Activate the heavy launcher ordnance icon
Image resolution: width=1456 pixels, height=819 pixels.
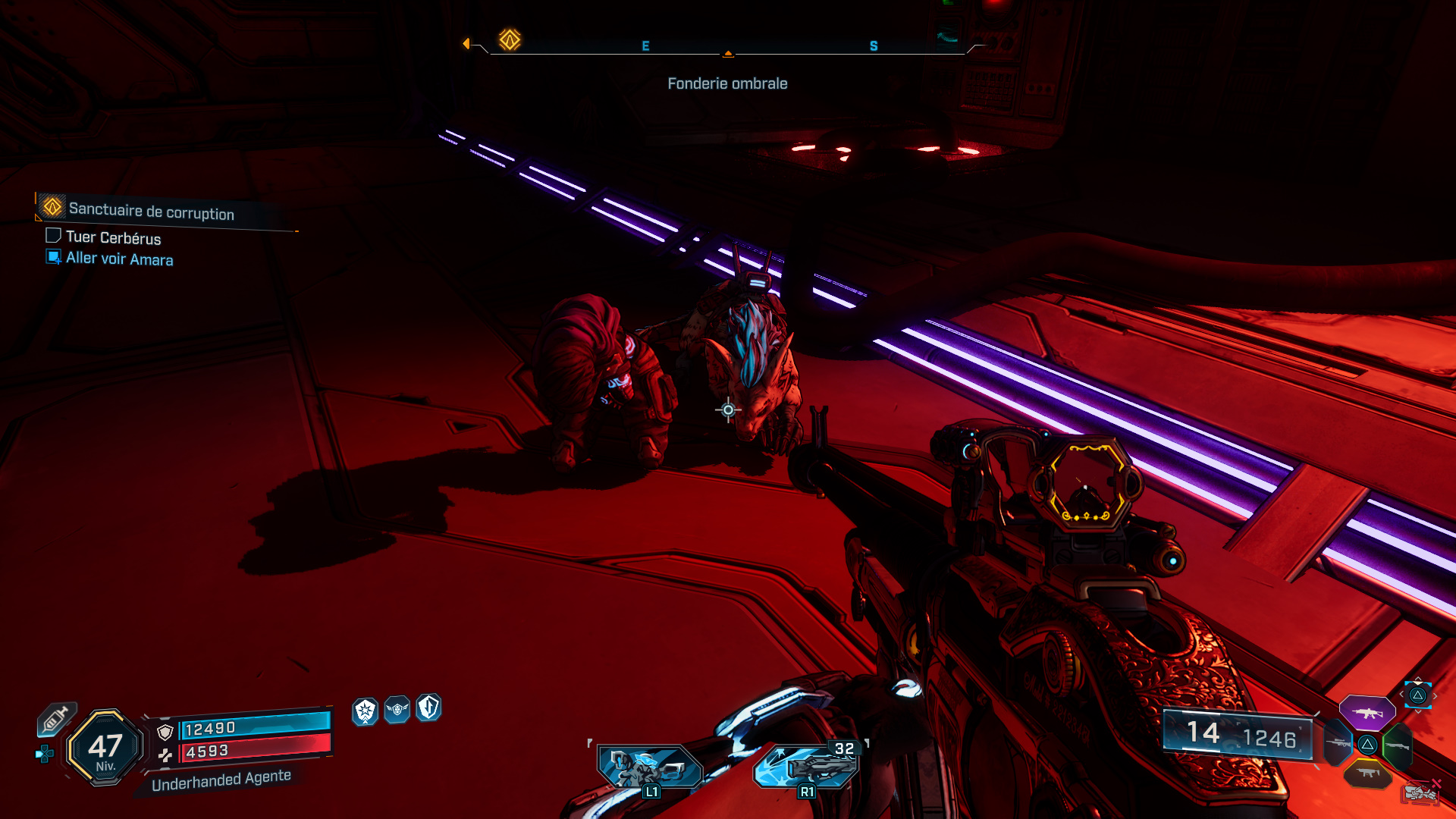(x=807, y=766)
